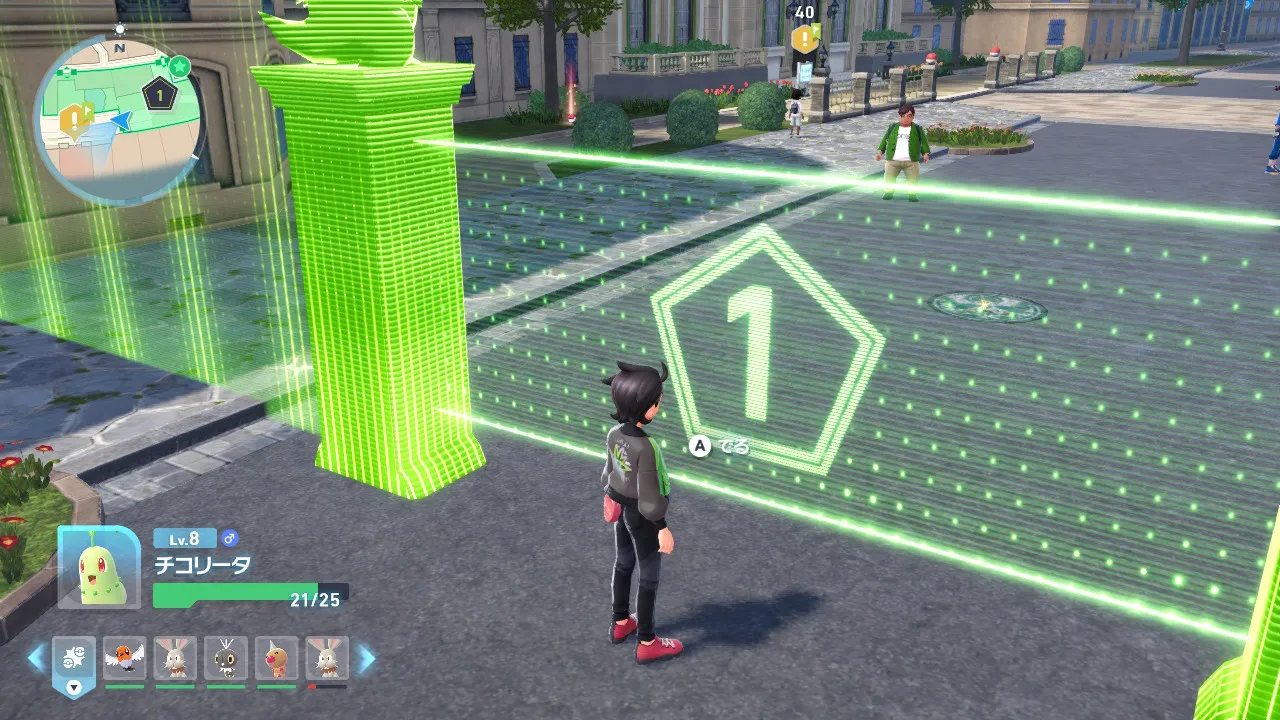Click the left arrow of party bar
Image resolution: width=1280 pixels, height=720 pixels.
point(36,658)
